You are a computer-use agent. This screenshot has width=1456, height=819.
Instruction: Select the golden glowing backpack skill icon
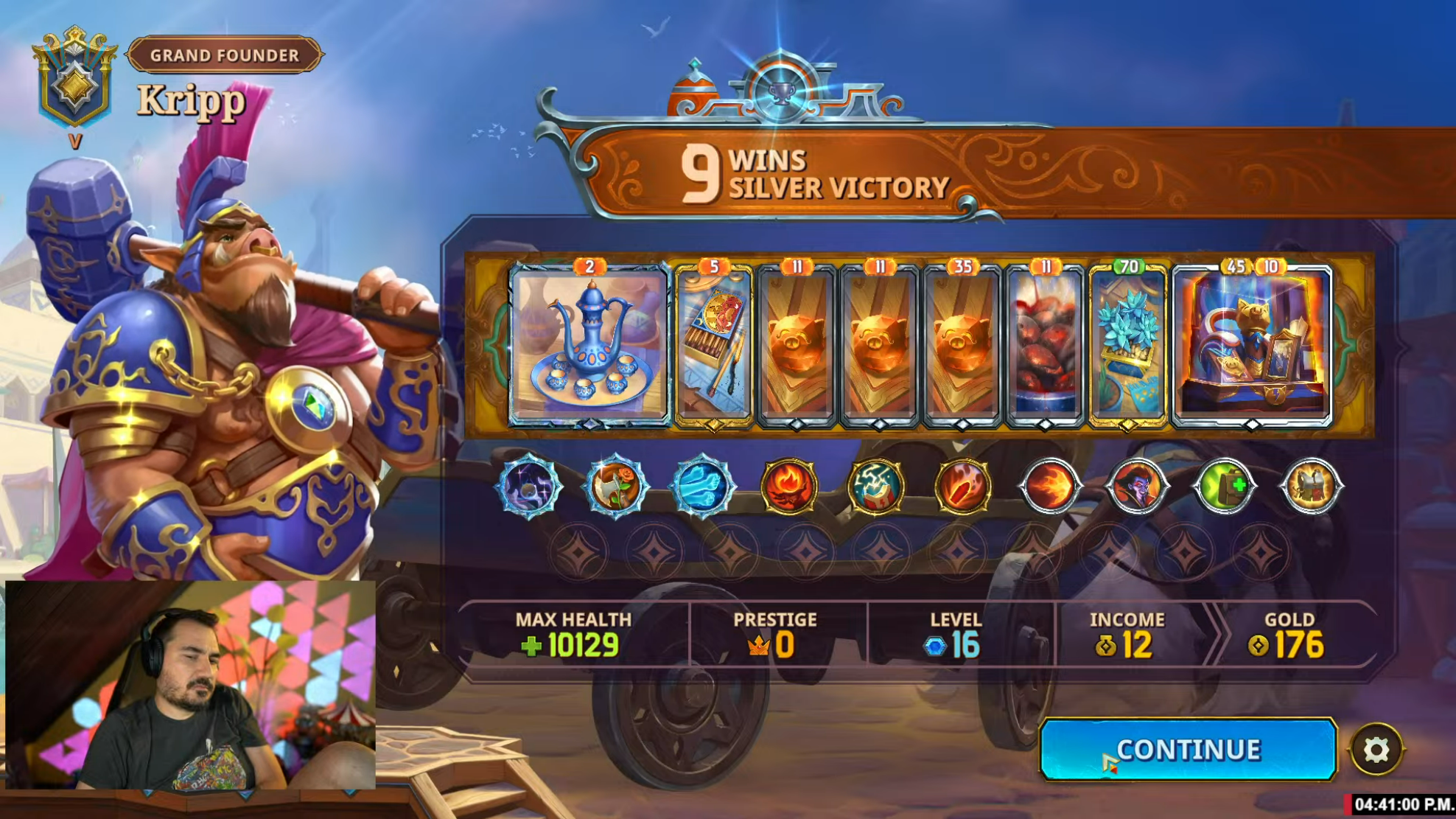1311,487
